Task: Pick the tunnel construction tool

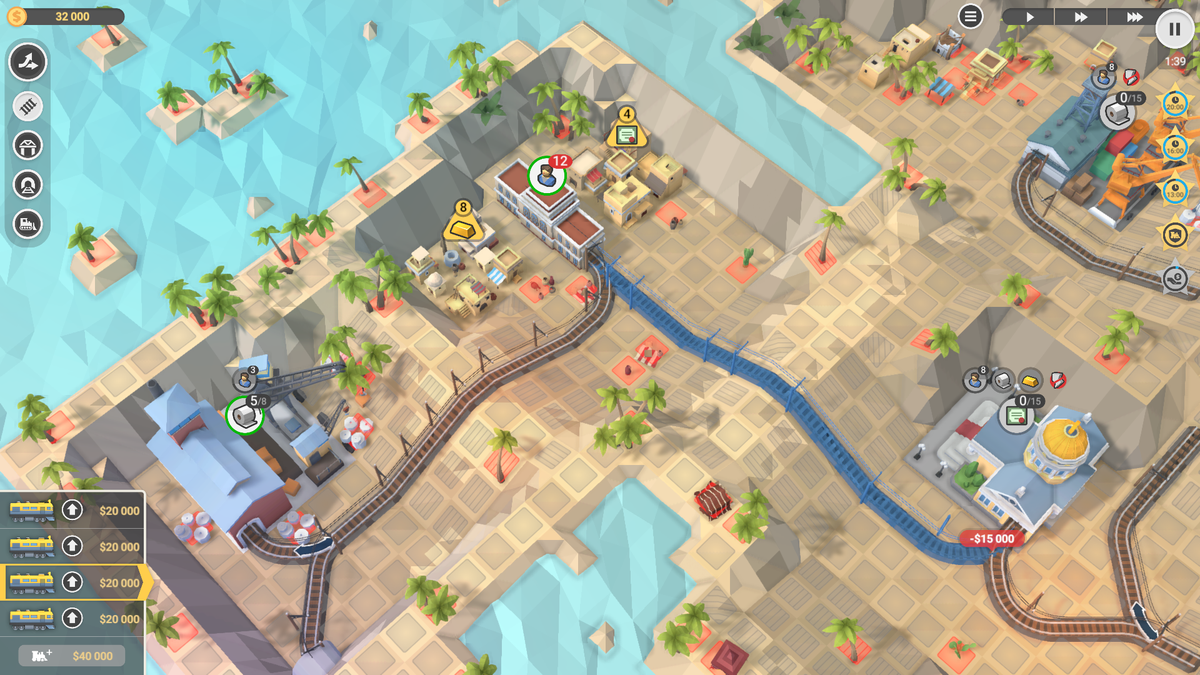Action: pyautogui.click(x=28, y=185)
